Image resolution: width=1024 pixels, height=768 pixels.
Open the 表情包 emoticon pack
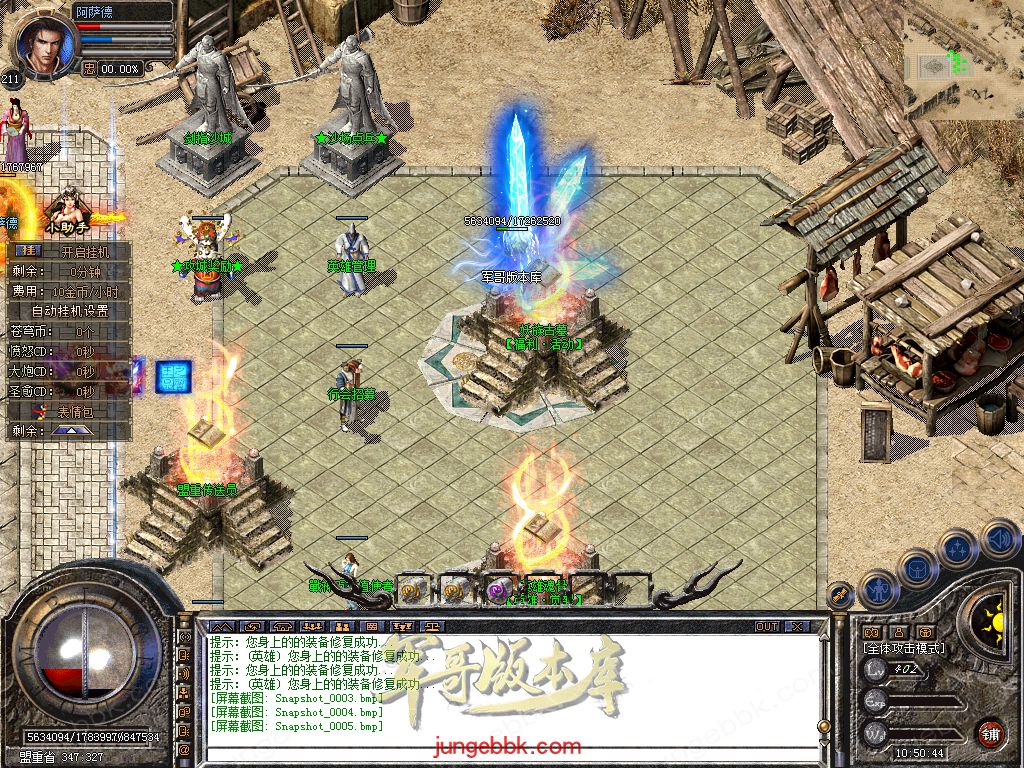[70, 411]
